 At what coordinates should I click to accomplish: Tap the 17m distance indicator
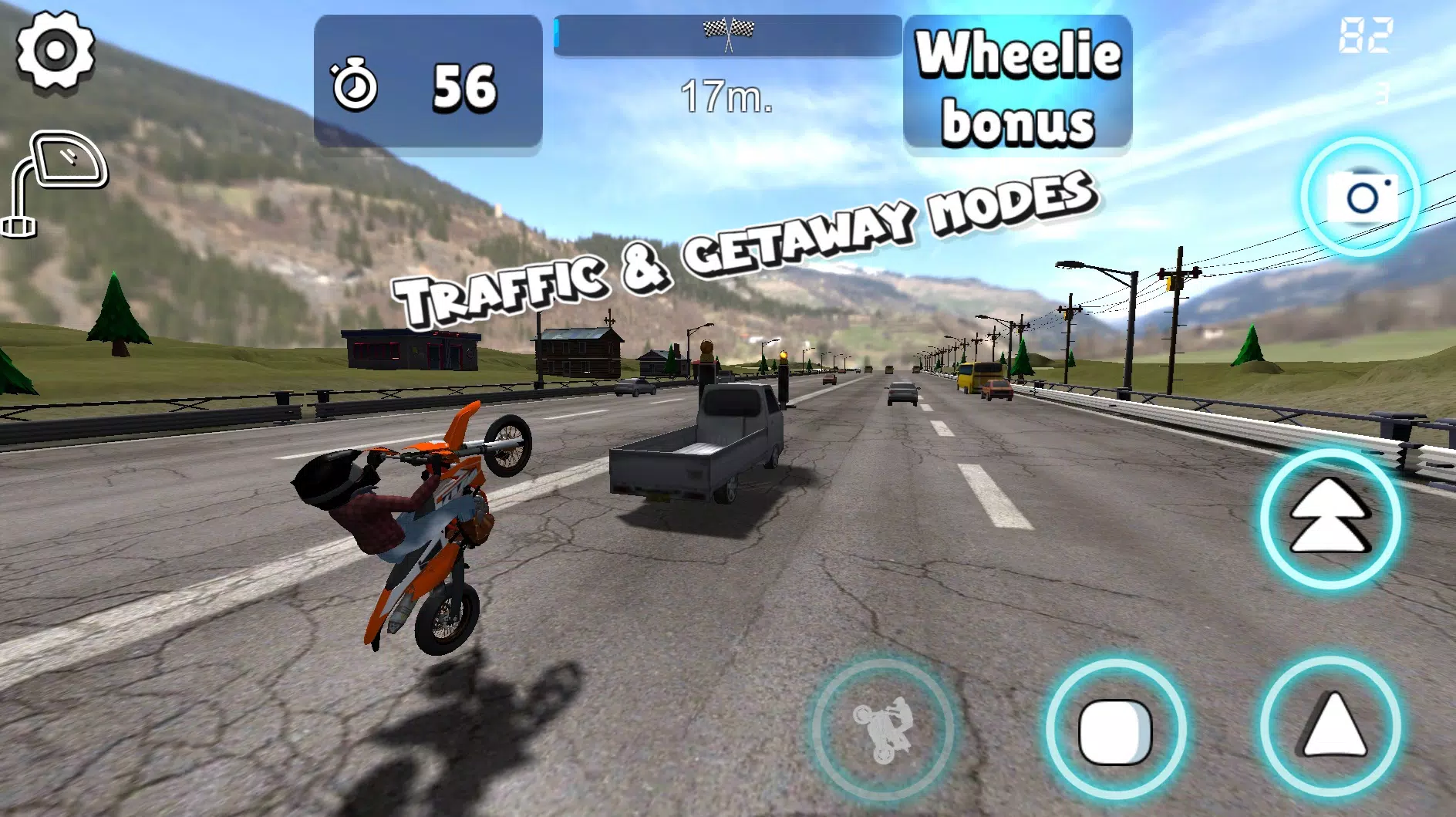[x=726, y=94]
